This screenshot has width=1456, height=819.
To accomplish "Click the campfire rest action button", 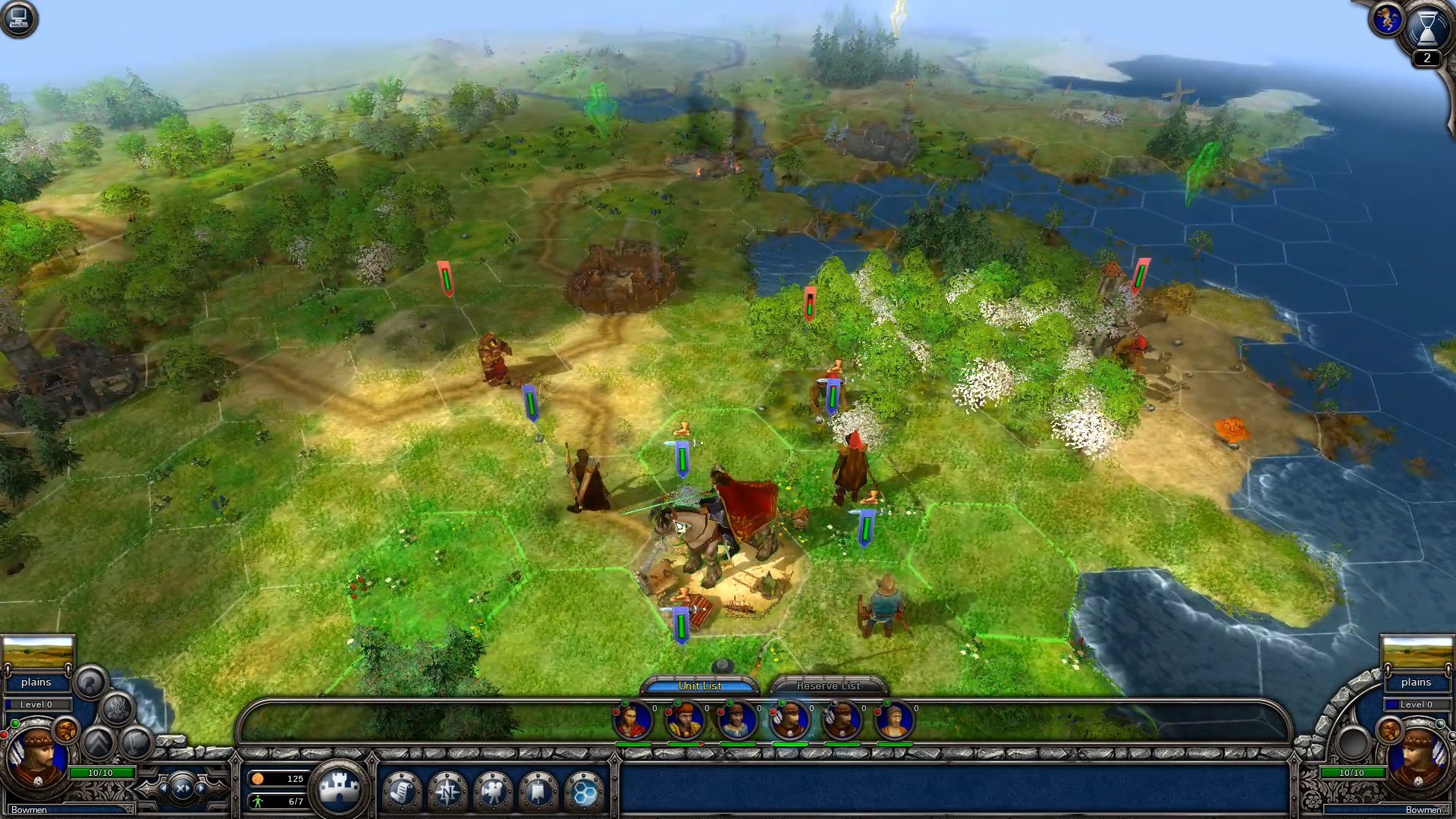I will 118,710.
